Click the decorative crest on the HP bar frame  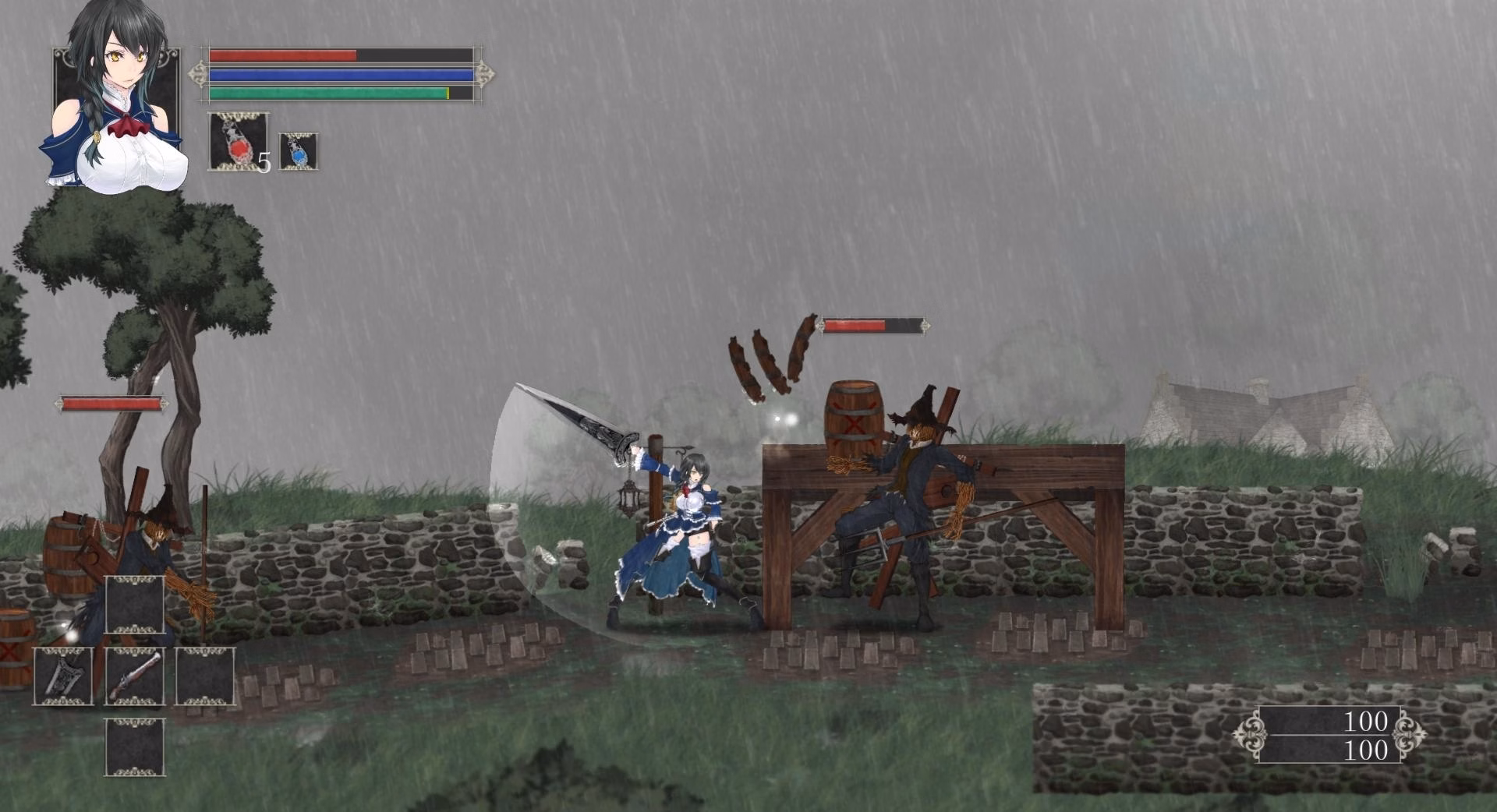(197, 74)
